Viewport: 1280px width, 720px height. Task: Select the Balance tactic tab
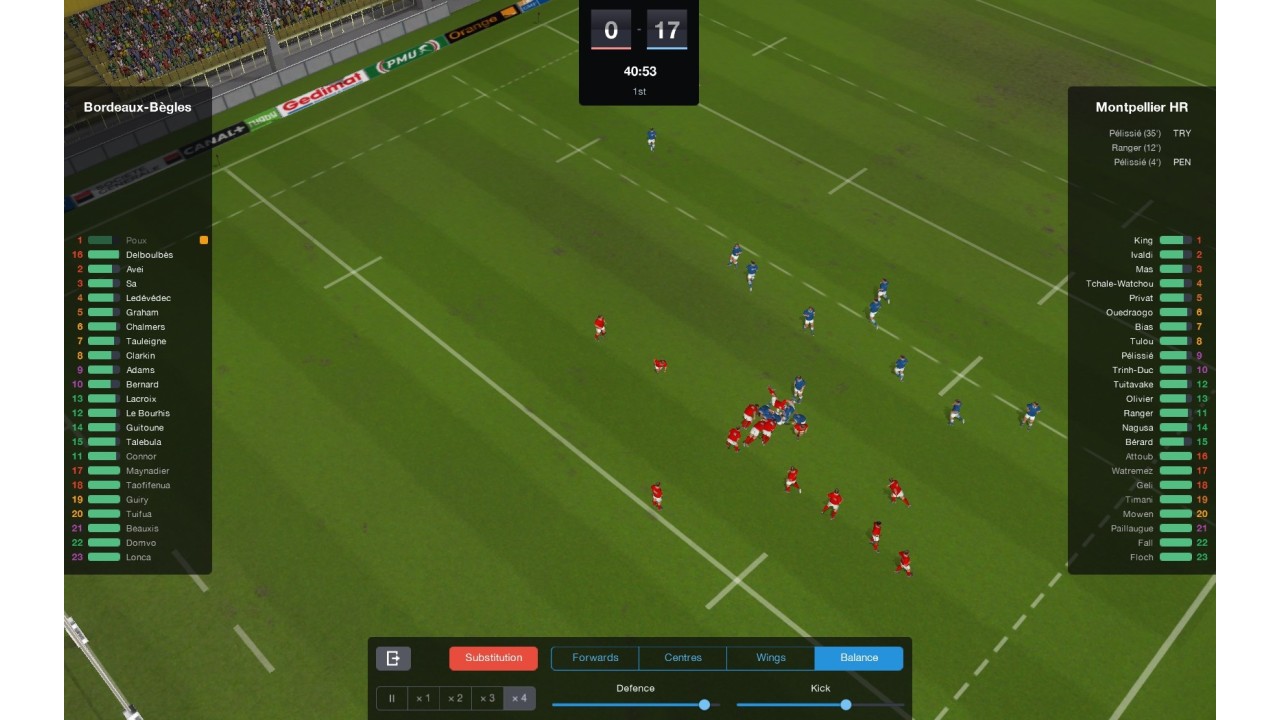tap(859, 658)
